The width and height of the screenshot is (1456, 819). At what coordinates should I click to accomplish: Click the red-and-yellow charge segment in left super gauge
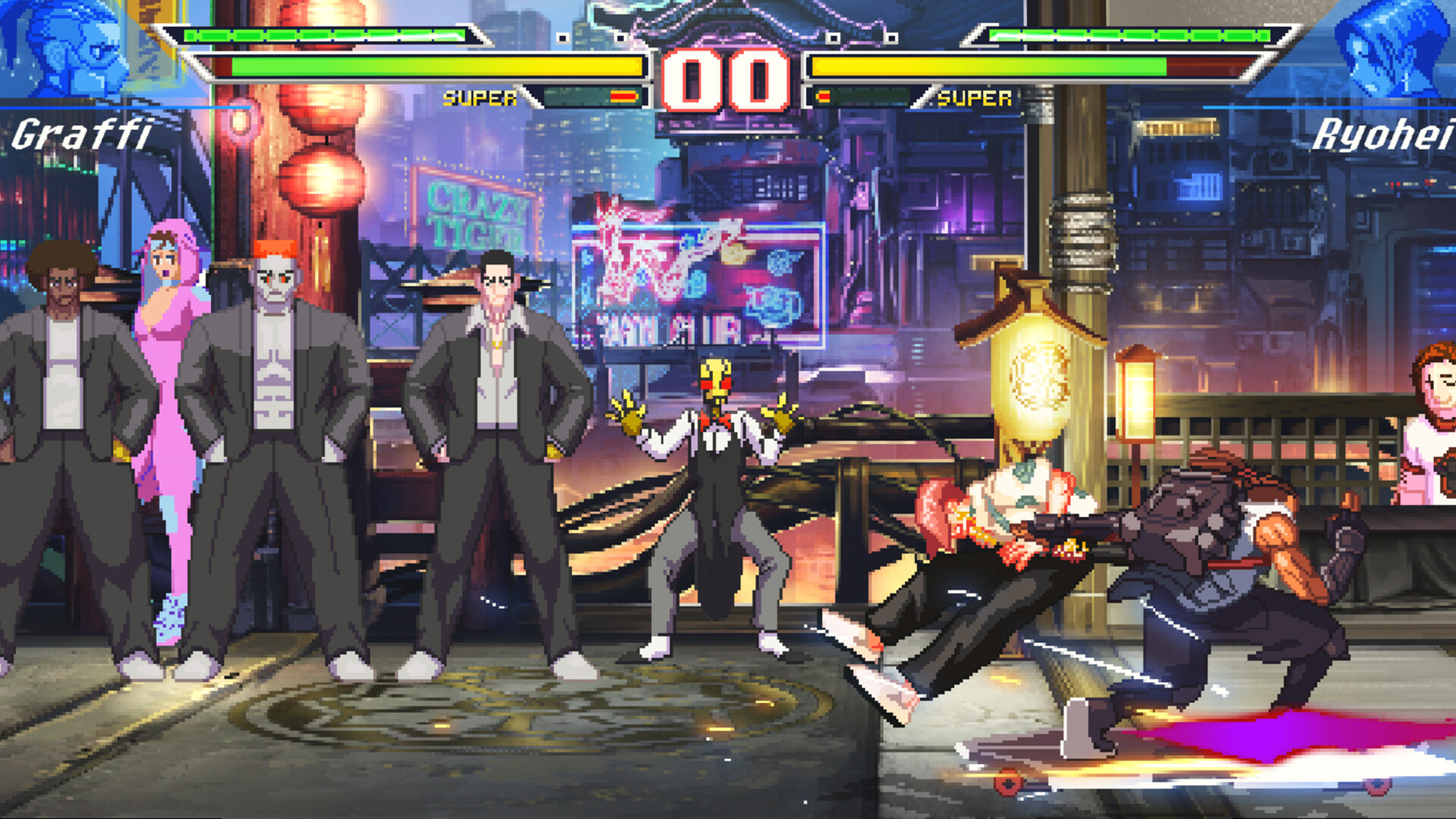point(623,95)
